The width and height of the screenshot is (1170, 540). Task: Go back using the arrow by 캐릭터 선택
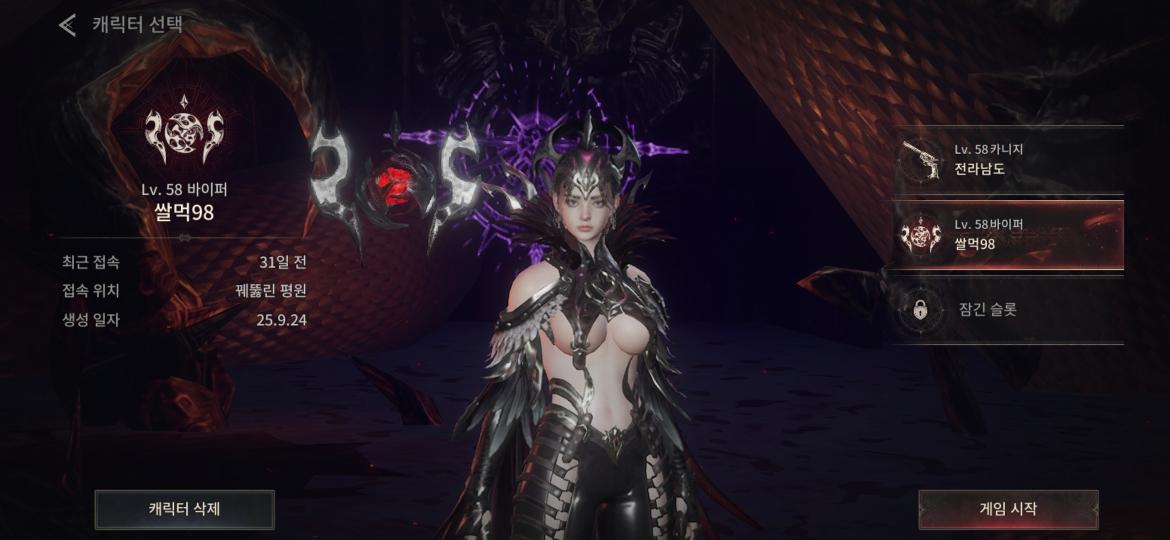(x=67, y=25)
